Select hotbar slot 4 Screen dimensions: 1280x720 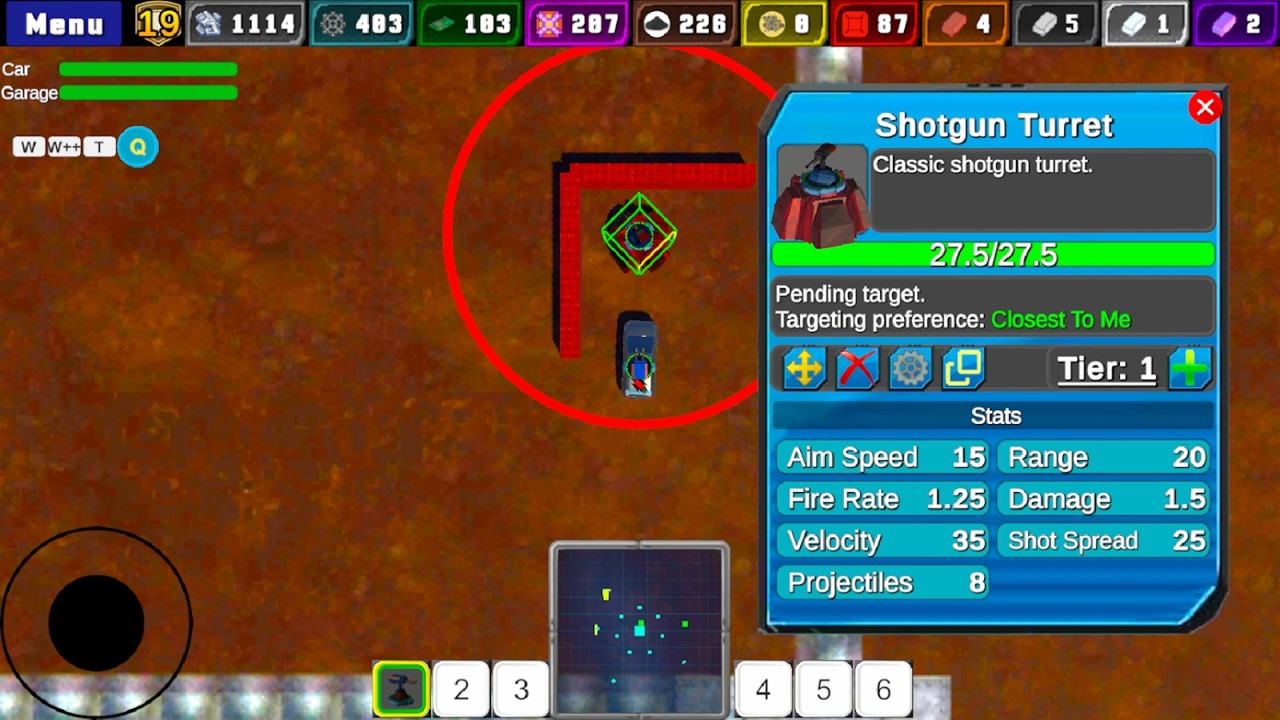coord(763,689)
